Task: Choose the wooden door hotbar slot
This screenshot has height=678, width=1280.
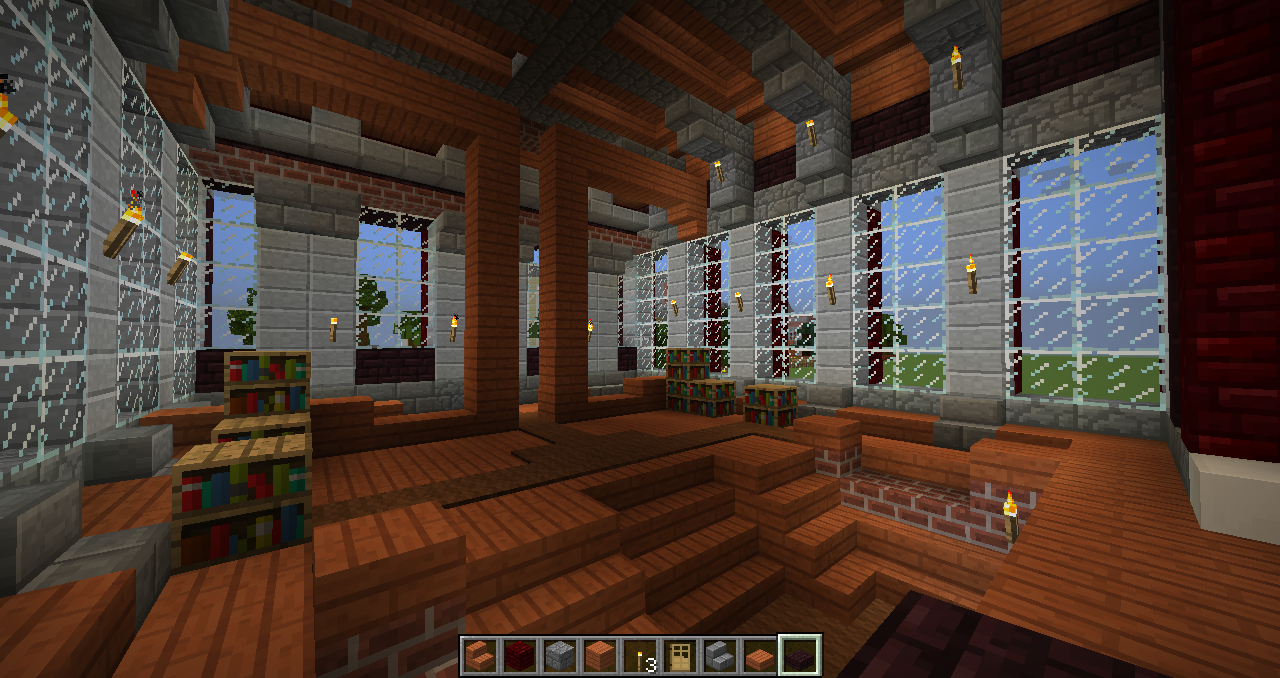Action: tap(680, 656)
